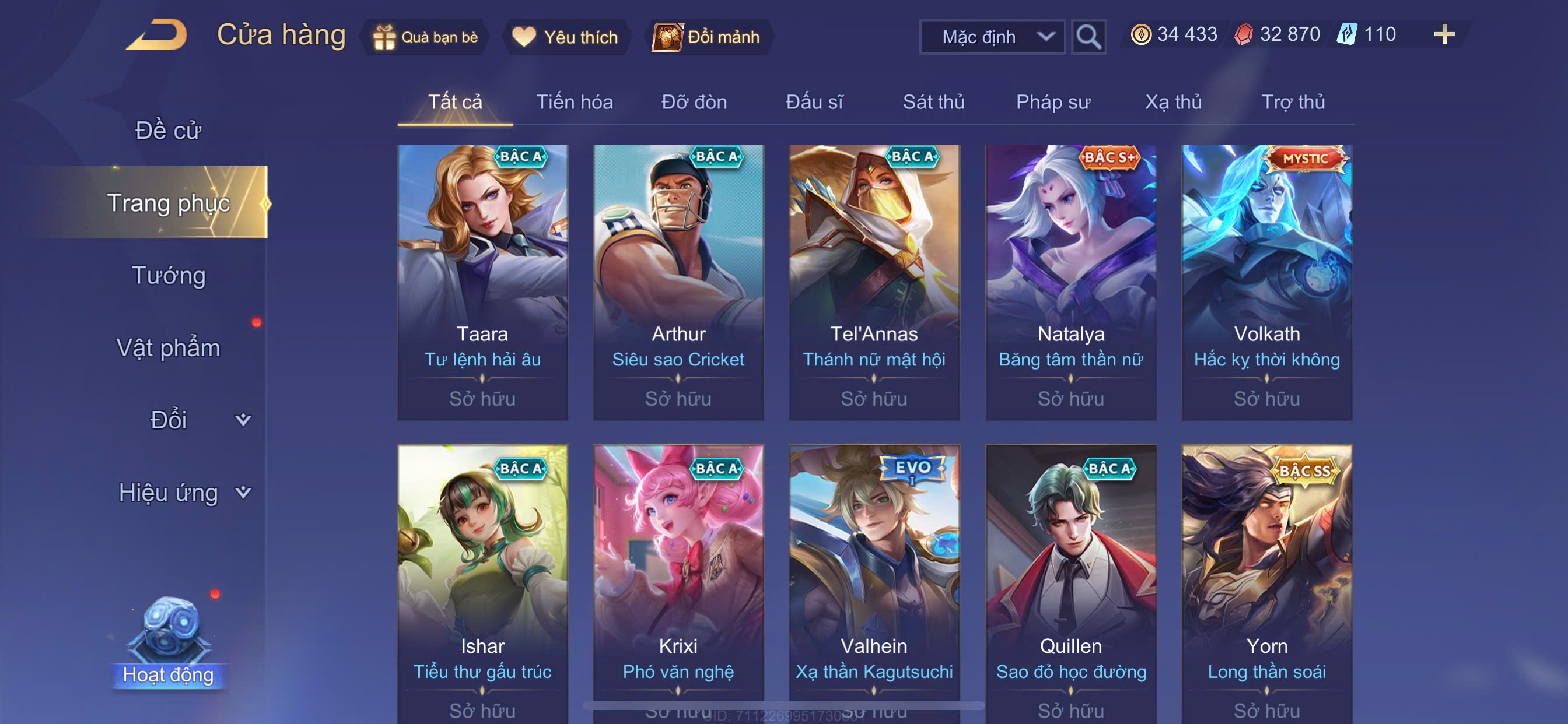Select the Pháp sư tab
1568x724 pixels.
(x=1052, y=101)
